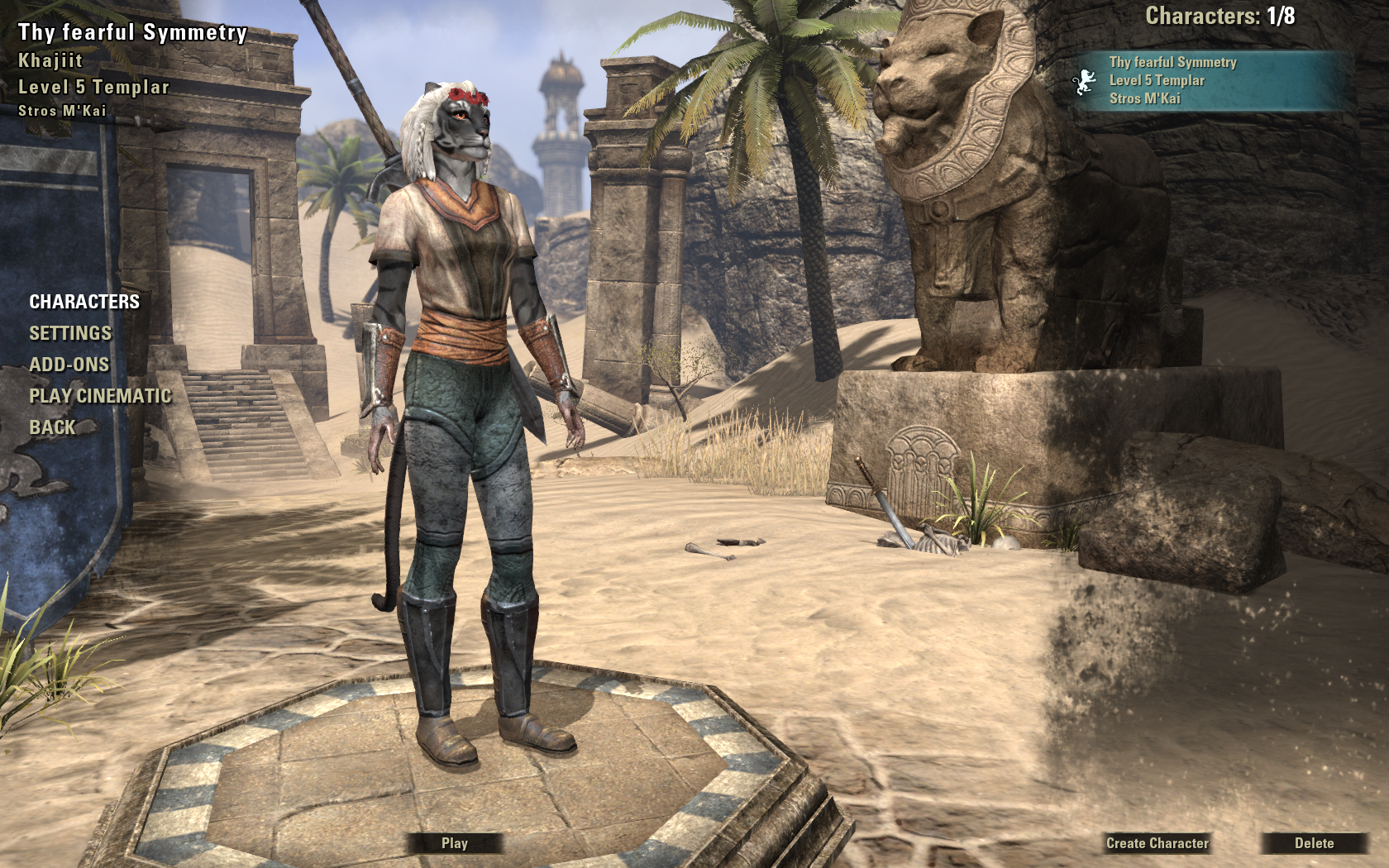Open the Add-Ons menu

[x=69, y=365]
